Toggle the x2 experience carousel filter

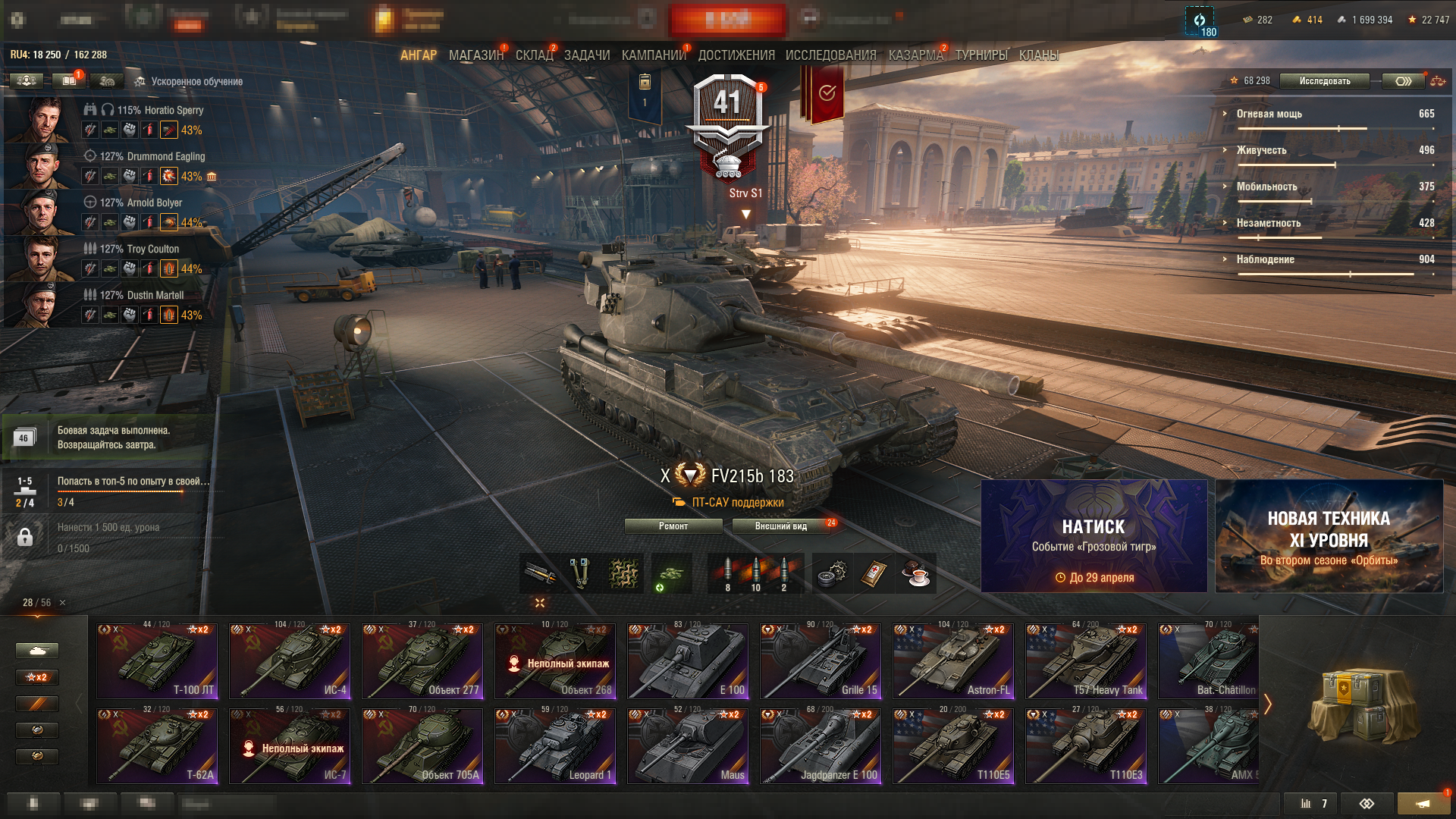point(37,677)
